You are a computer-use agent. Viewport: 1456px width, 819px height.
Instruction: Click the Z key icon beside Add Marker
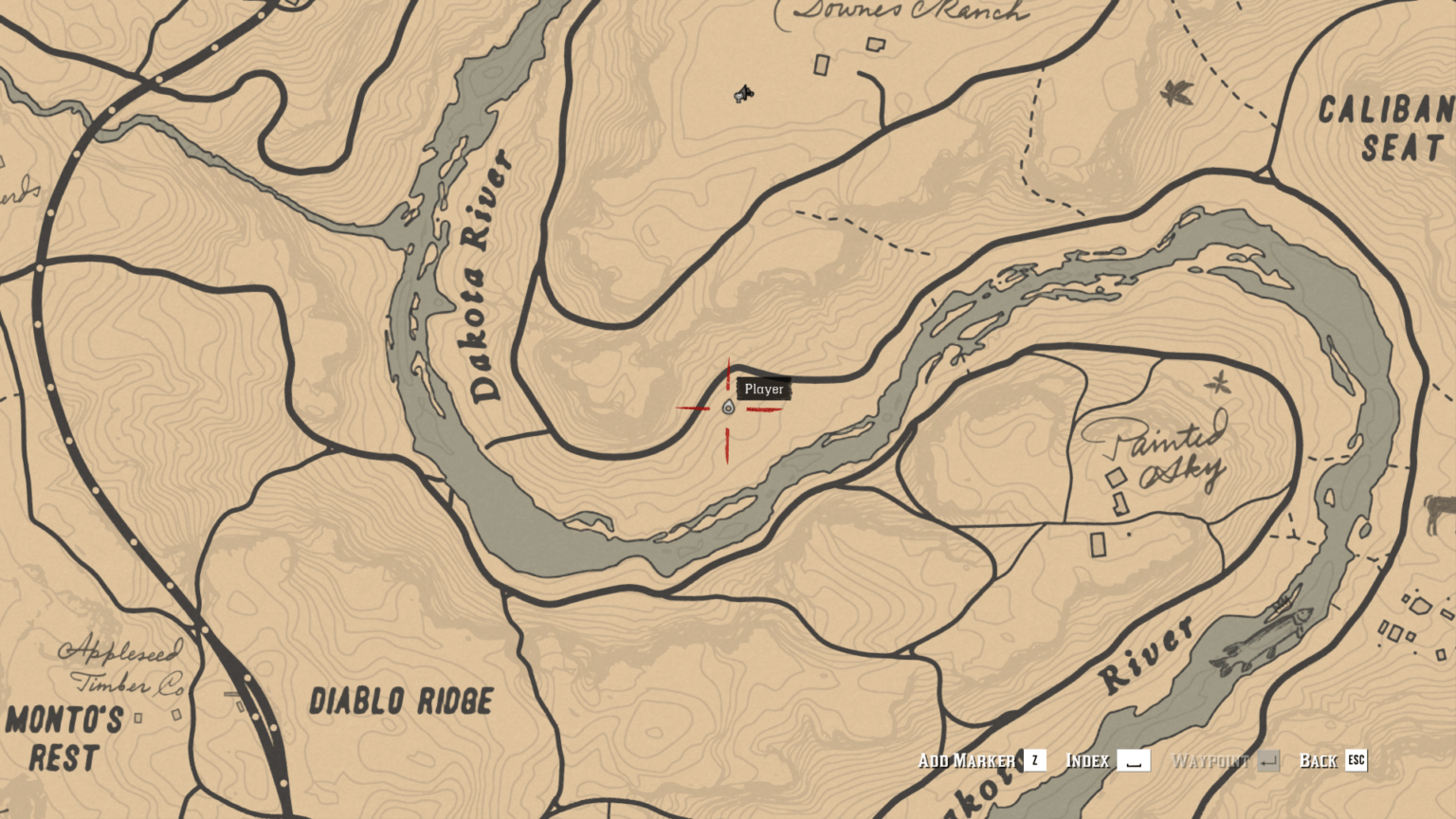click(x=1034, y=760)
